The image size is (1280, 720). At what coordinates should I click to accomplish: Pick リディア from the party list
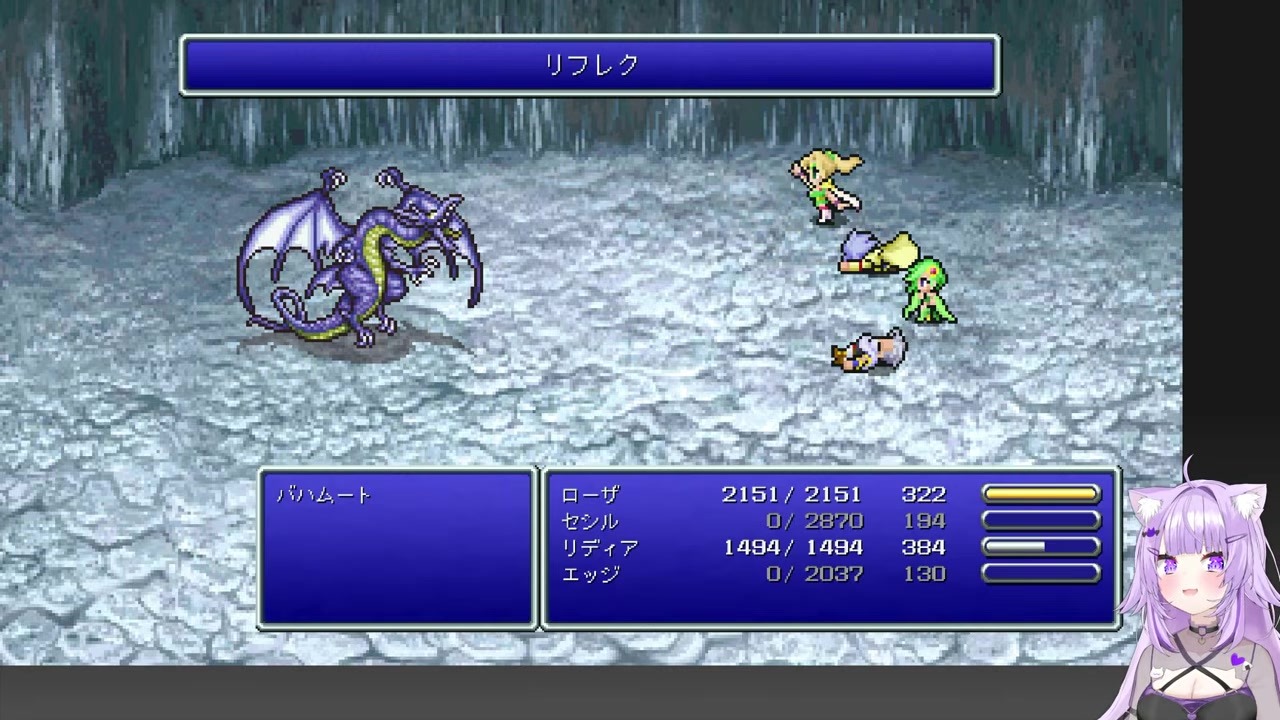tap(599, 548)
